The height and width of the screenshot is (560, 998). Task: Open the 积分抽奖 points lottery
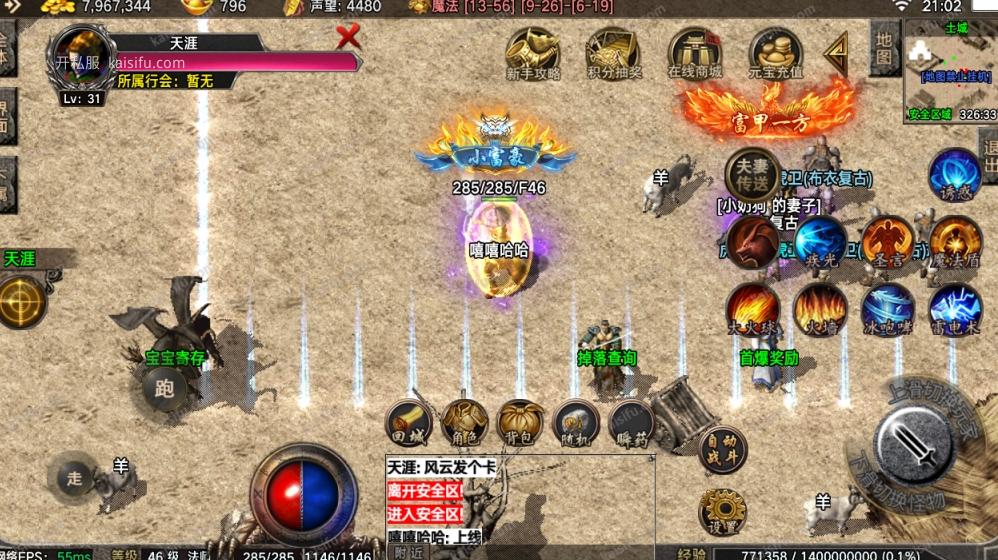tap(613, 52)
